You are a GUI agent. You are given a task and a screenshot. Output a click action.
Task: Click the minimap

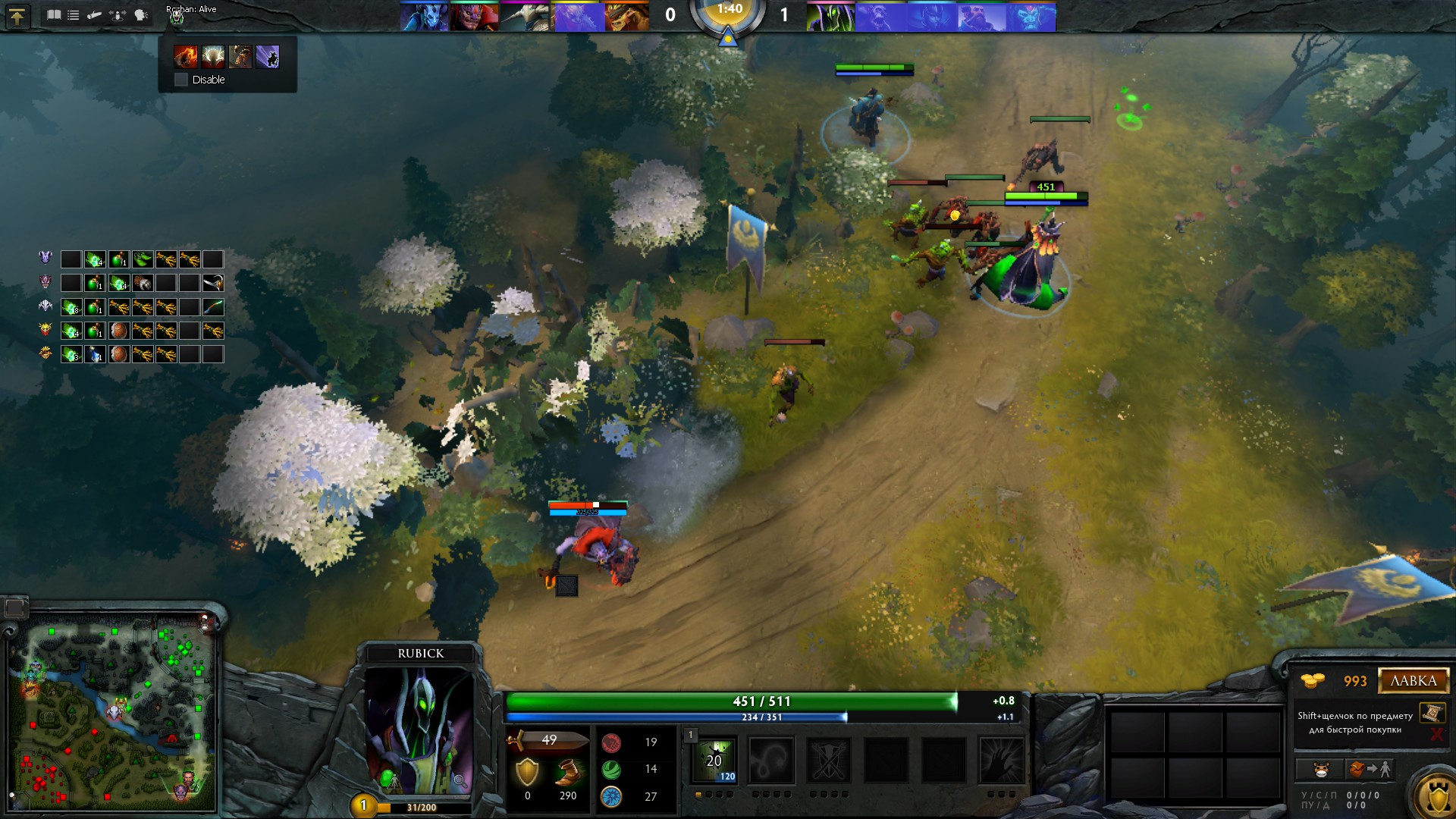click(x=111, y=711)
